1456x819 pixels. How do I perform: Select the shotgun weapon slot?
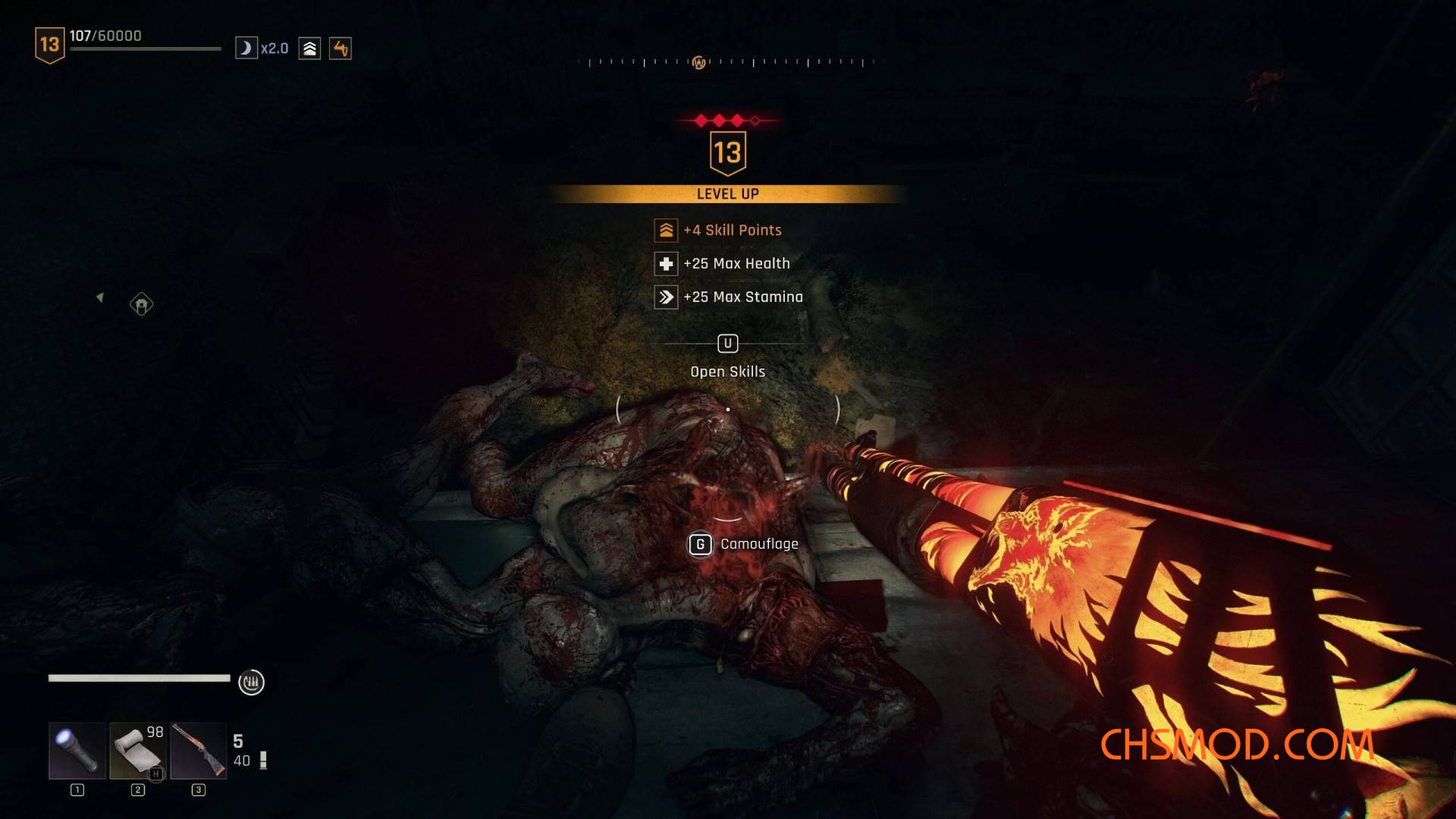click(x=198, y=750)
